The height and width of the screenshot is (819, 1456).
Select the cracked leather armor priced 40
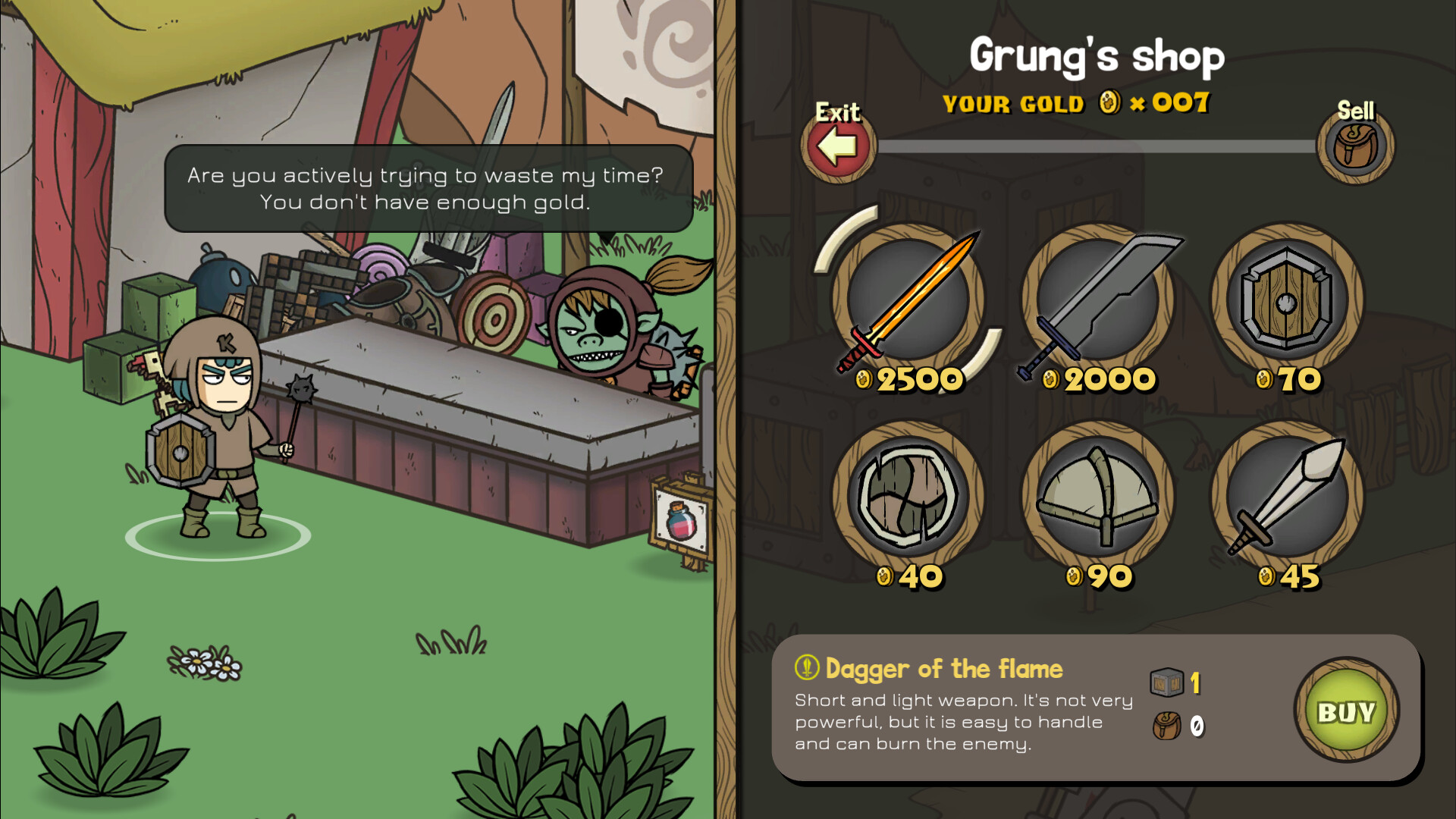(910, 497)
